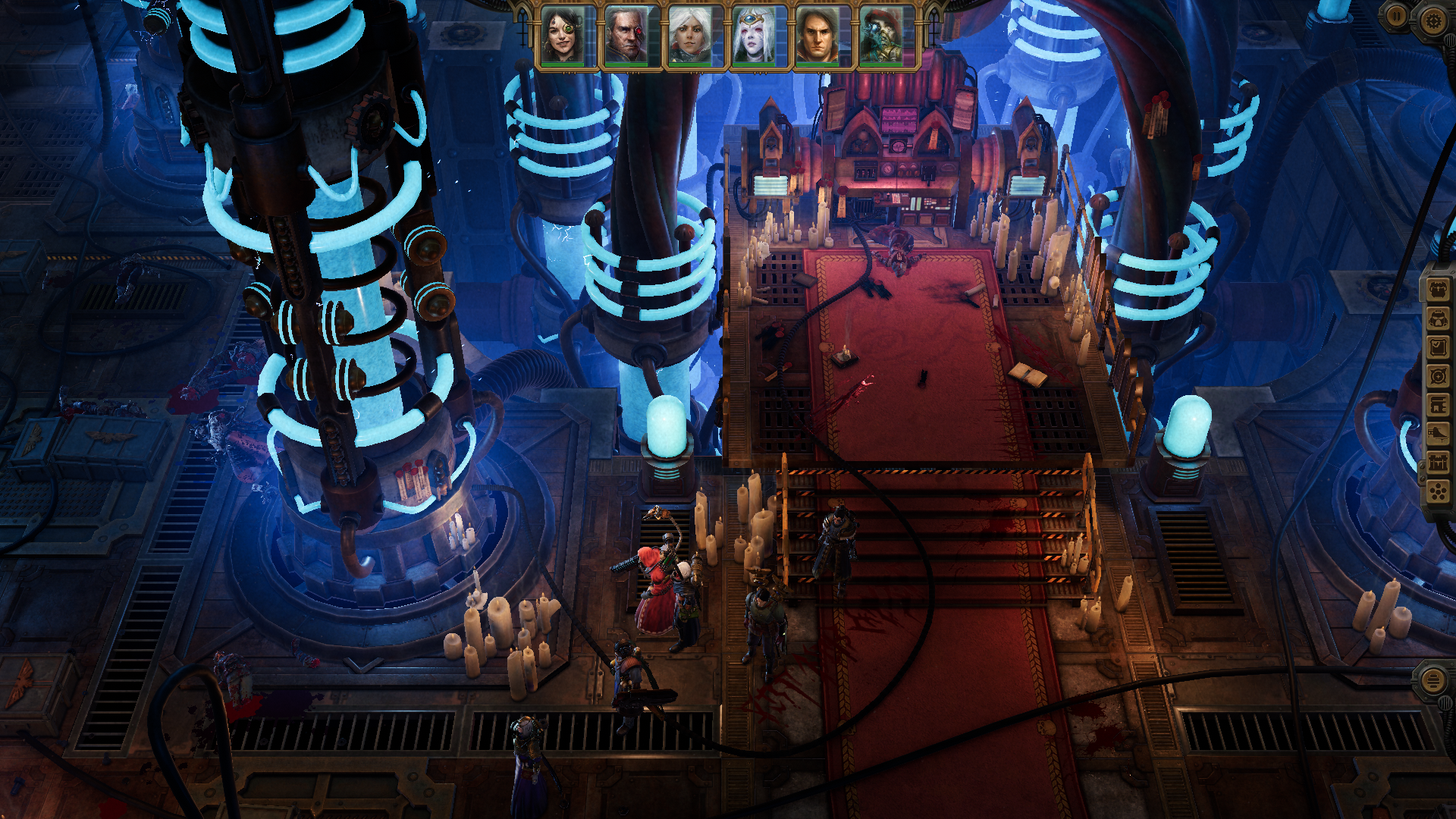Select the masked tech-priest portrait
Screen dimensions: 1456x819
point(880,36)
